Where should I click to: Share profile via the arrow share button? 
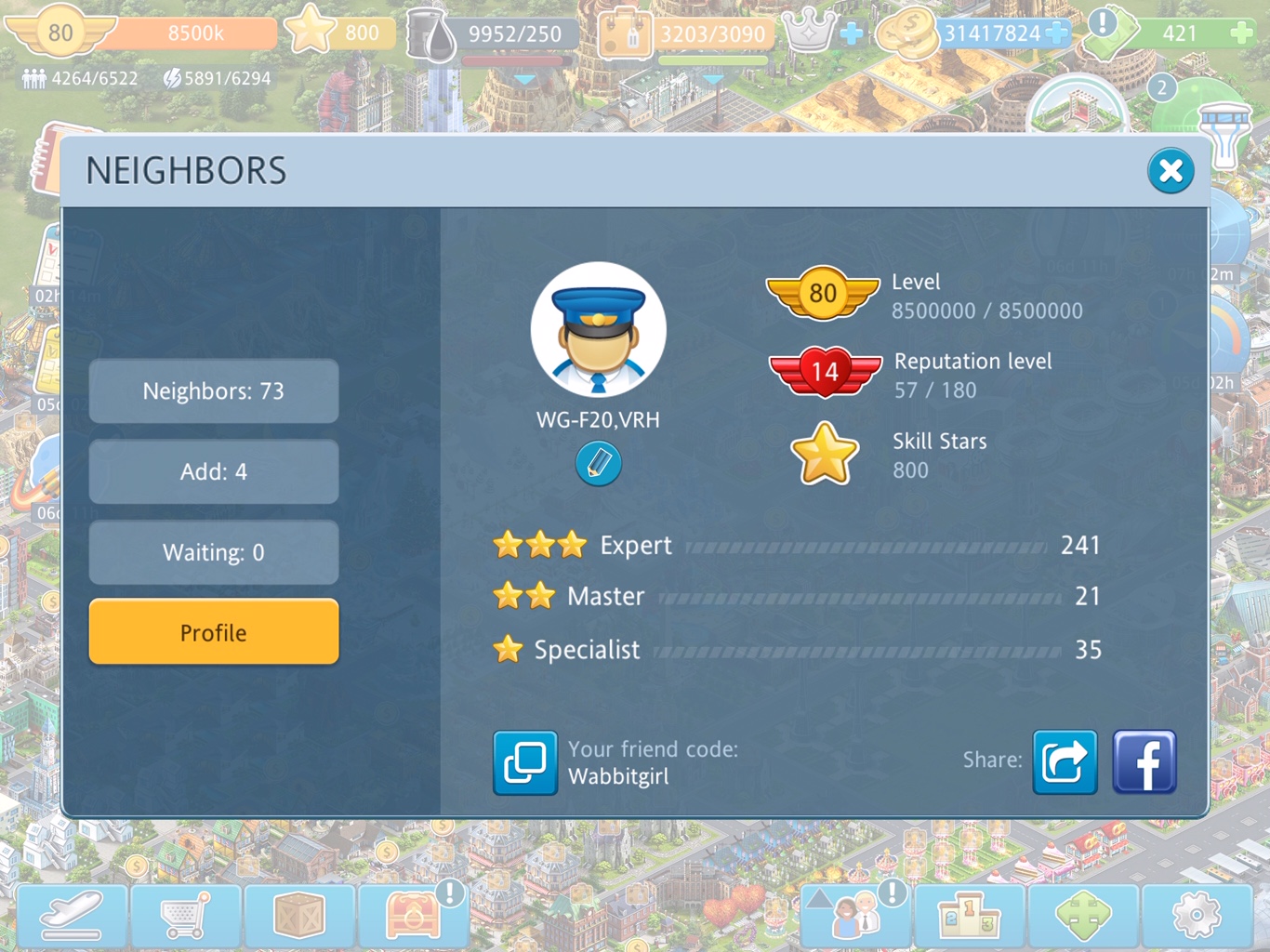click(x=1065, y=762)
